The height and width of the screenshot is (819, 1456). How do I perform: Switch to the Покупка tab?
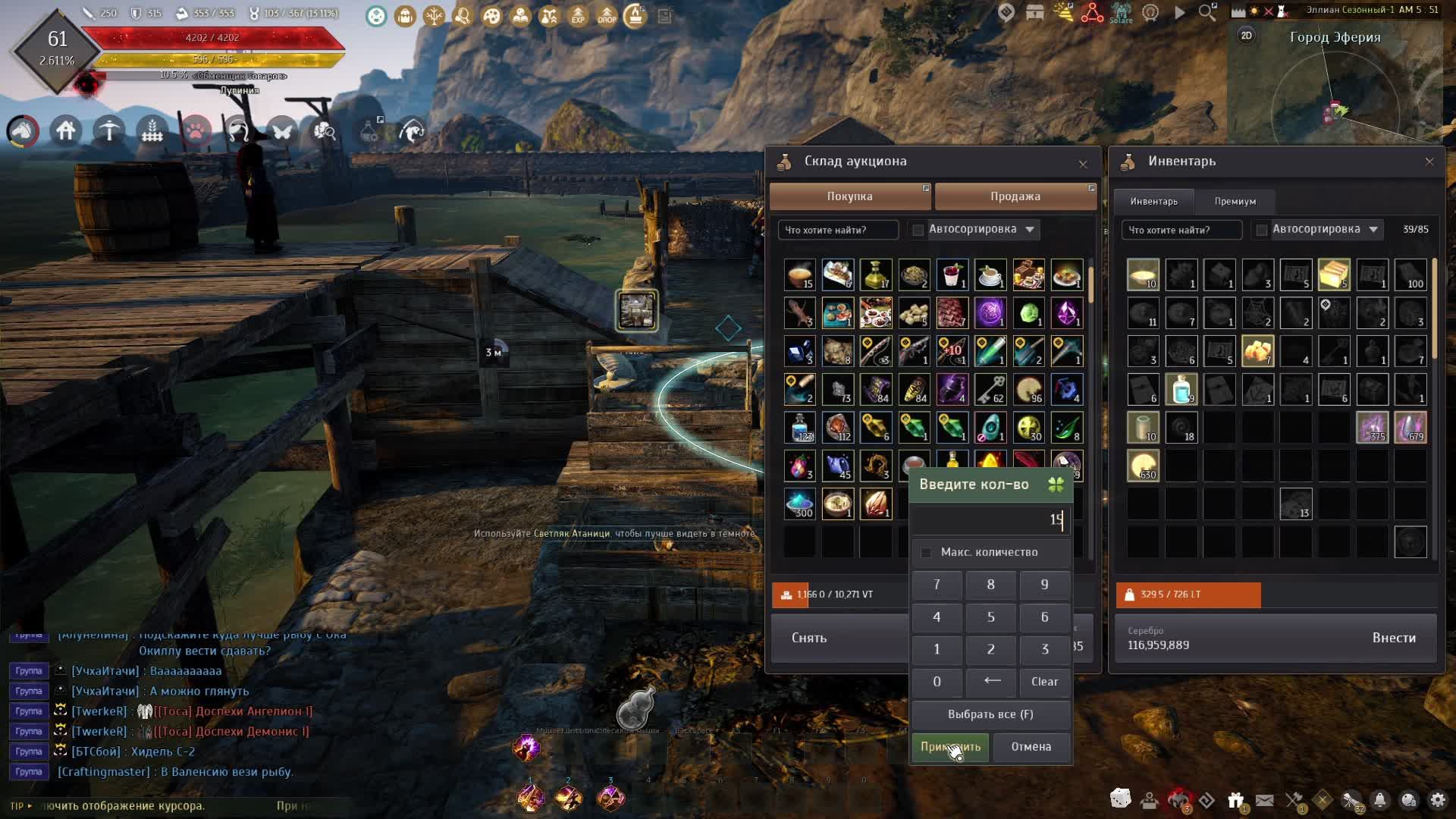pyautogui.click(x=849, y=196)
